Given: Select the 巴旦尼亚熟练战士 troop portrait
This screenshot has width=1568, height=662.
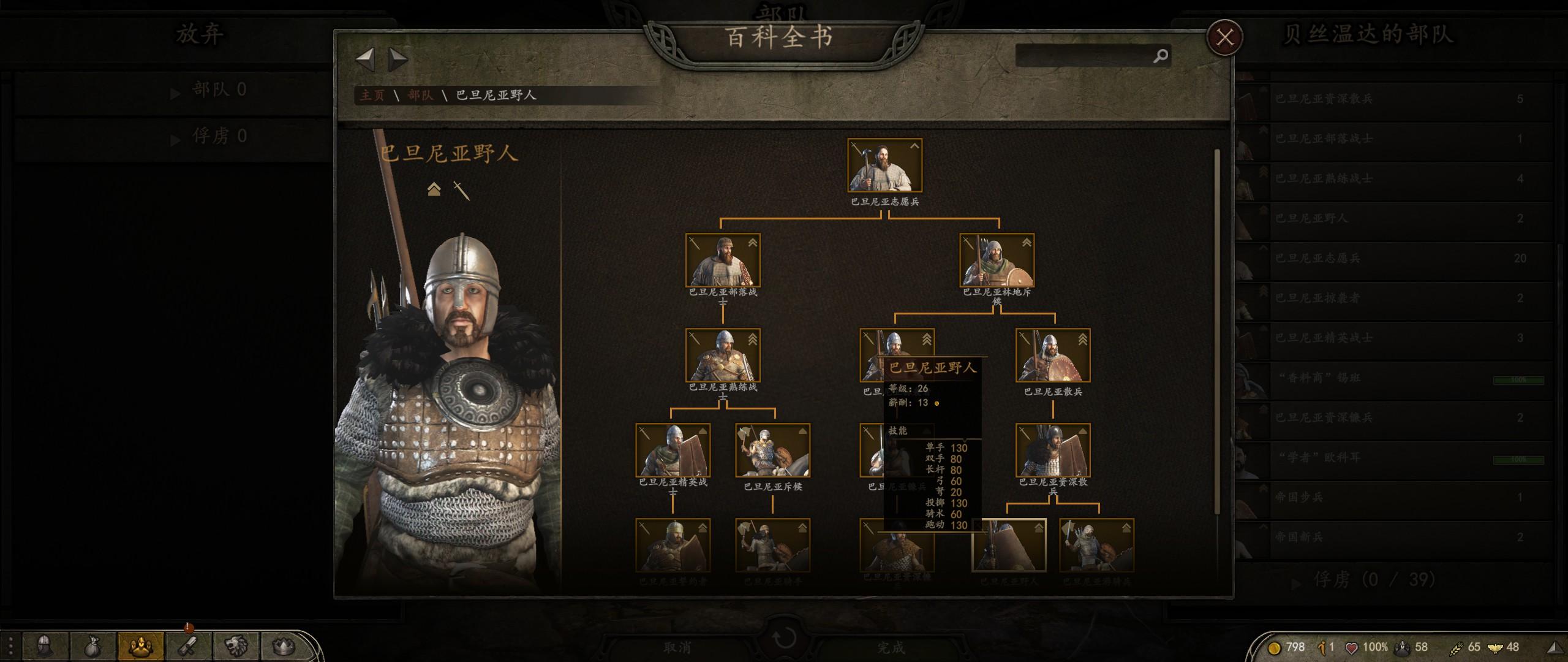Looking at the screenshot, I should point(723,355).
